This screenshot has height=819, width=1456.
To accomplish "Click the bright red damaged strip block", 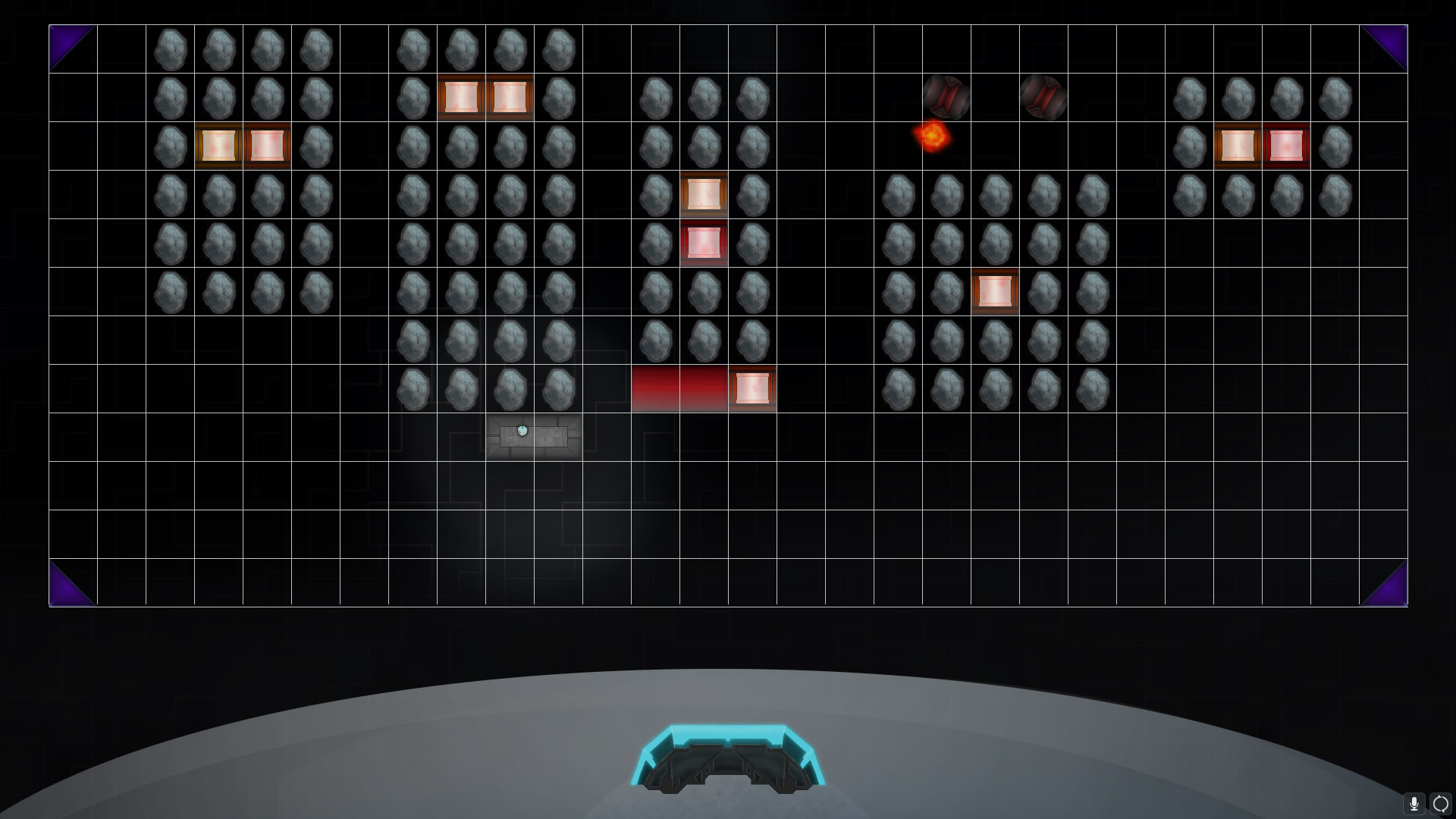I will [x=680, y=388].
